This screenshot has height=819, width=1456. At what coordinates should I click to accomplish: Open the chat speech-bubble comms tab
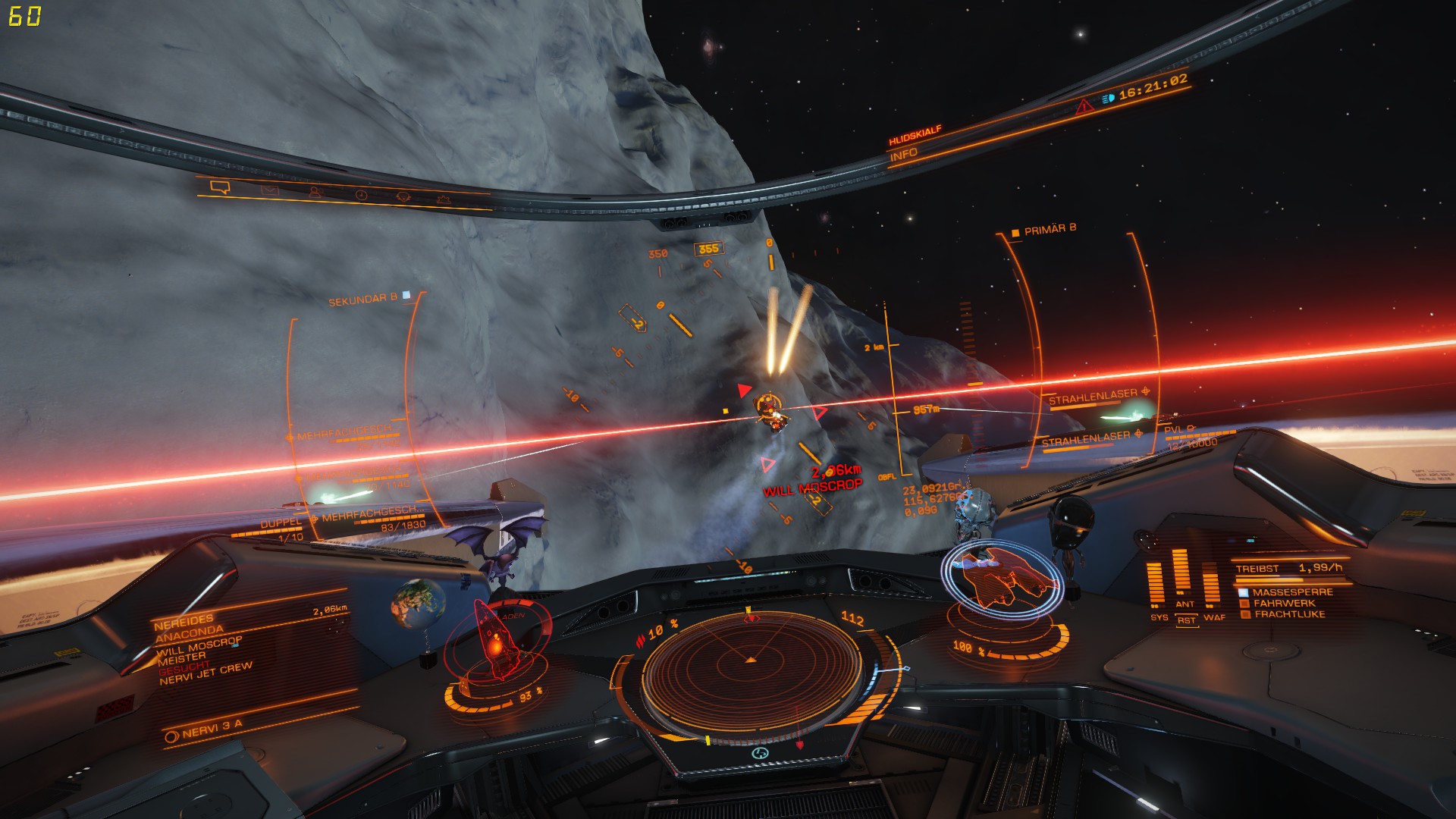[x=220, y=187]
